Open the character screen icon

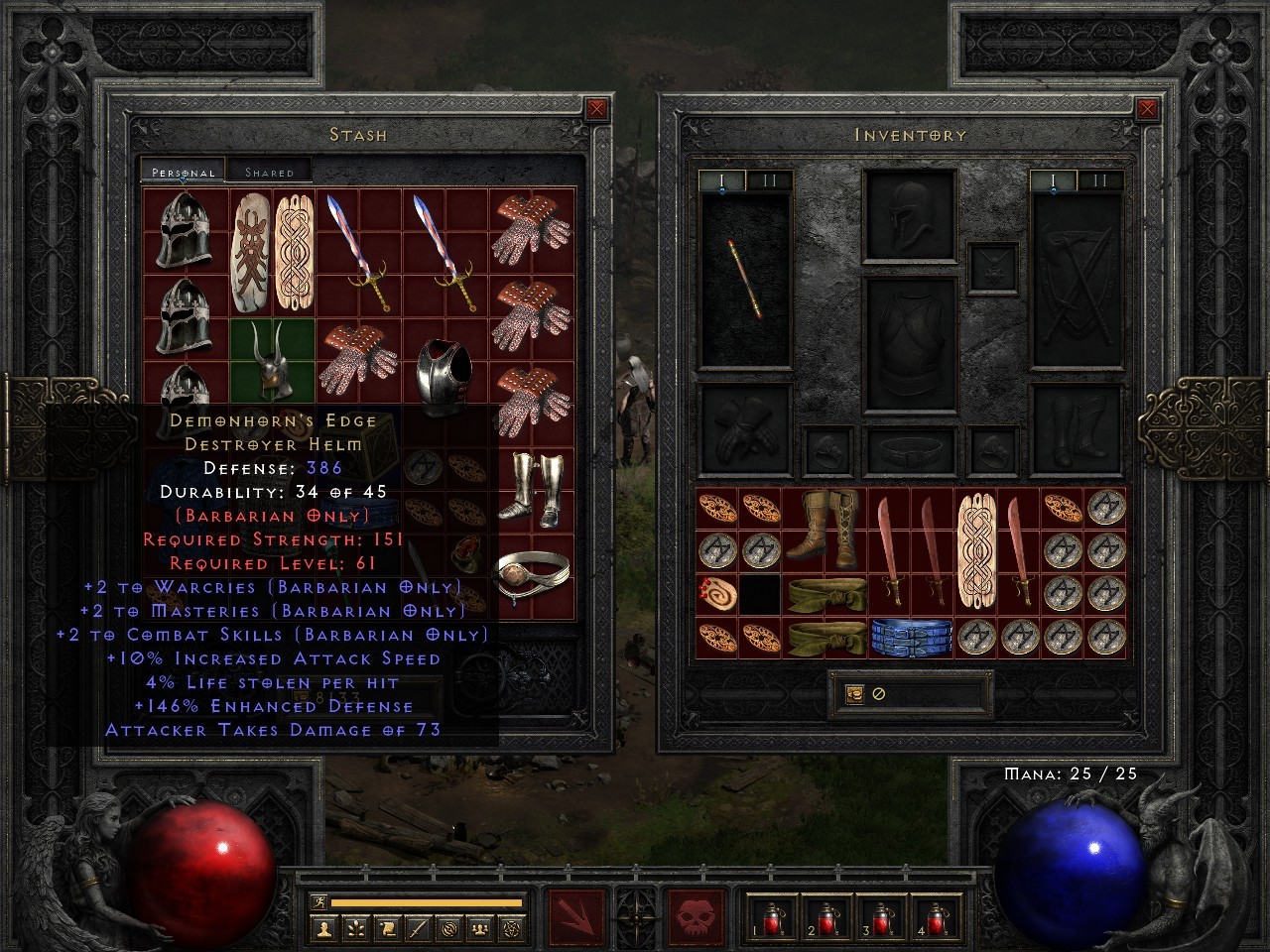[324, 930]
